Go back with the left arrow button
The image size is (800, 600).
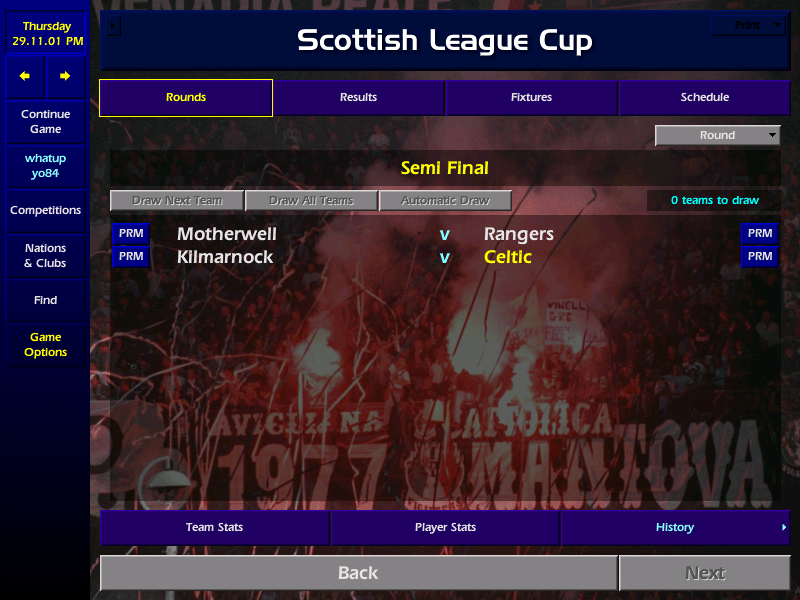(x=25, y=76)
